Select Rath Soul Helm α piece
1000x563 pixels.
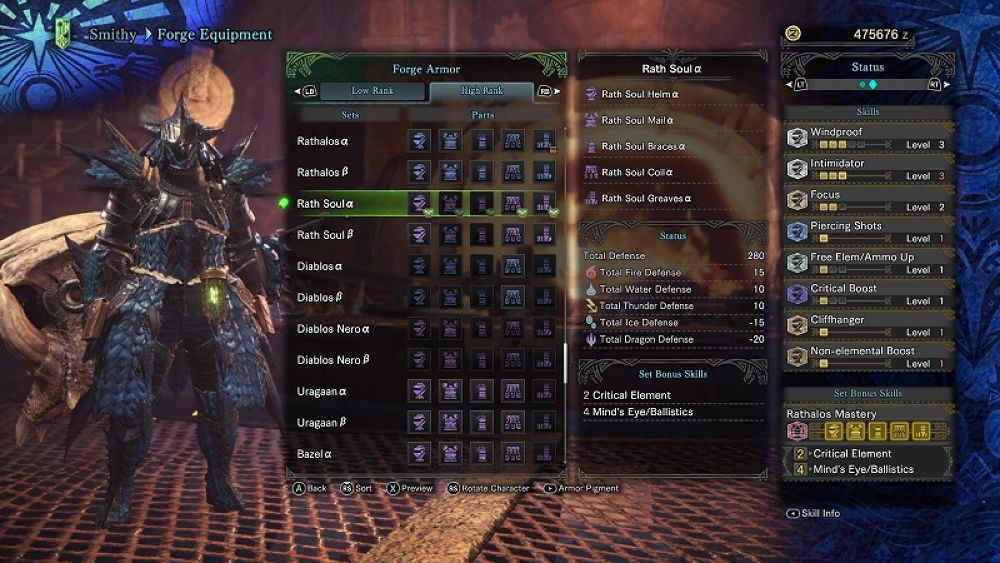[x=640, y=94]
